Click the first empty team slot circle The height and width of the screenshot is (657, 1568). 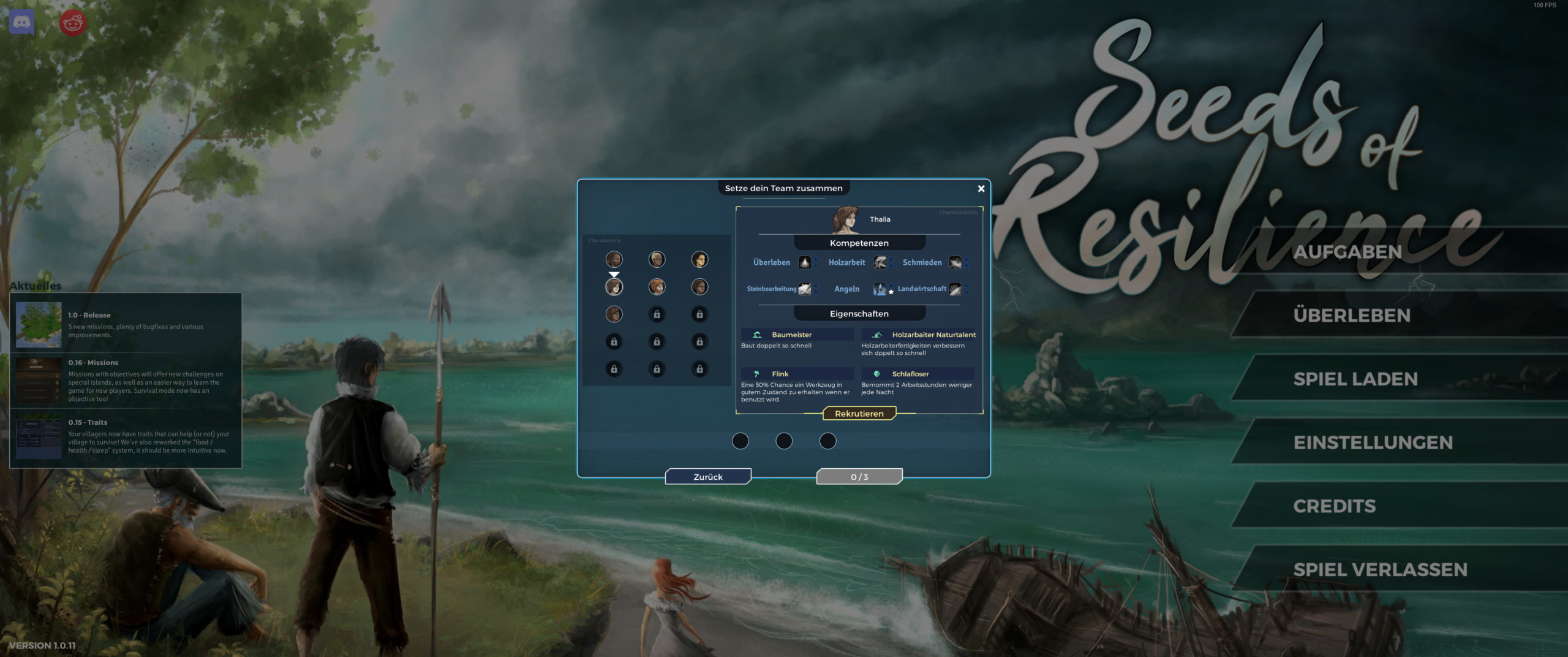click(741, 441)
